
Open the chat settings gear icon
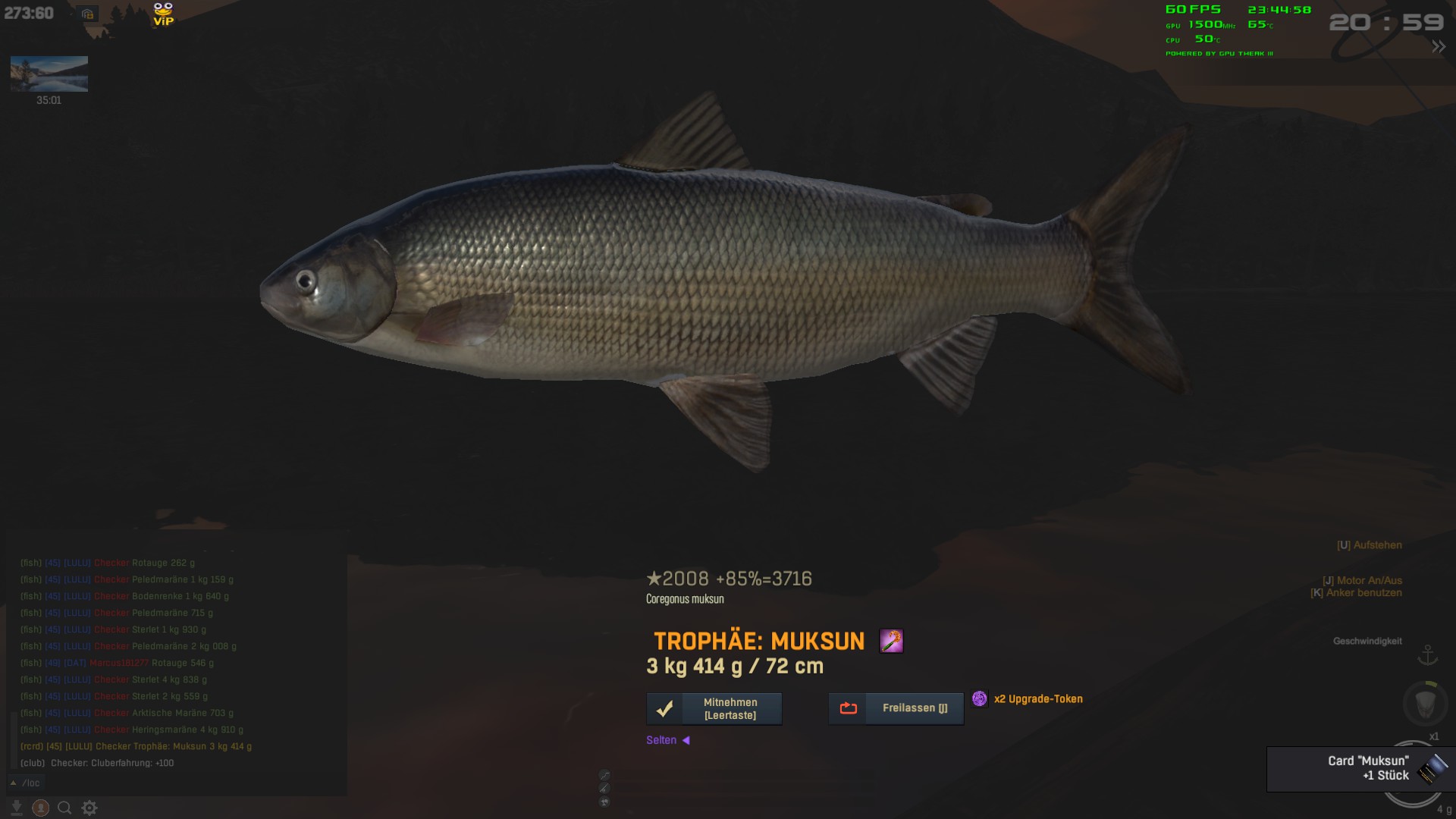coord(89,808)
